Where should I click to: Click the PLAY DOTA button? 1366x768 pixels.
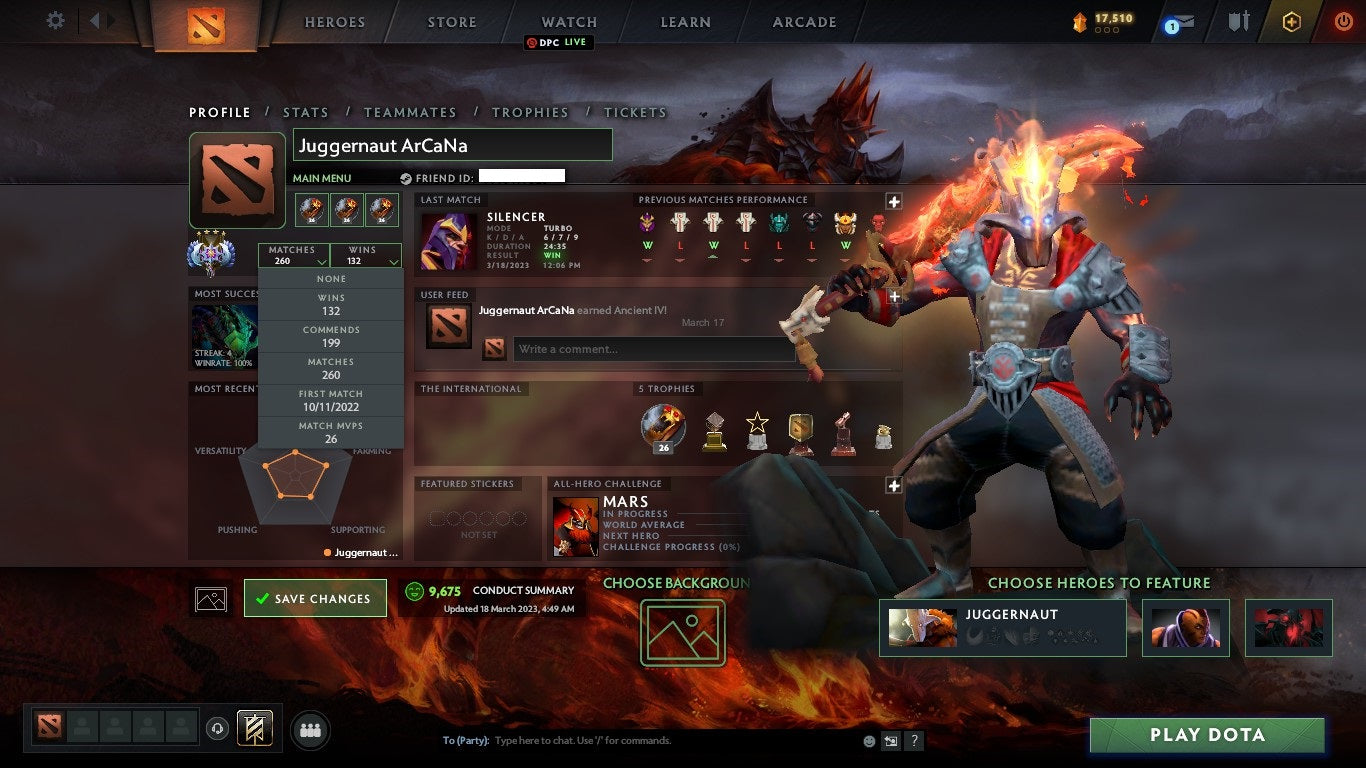tap(1207, 735)
